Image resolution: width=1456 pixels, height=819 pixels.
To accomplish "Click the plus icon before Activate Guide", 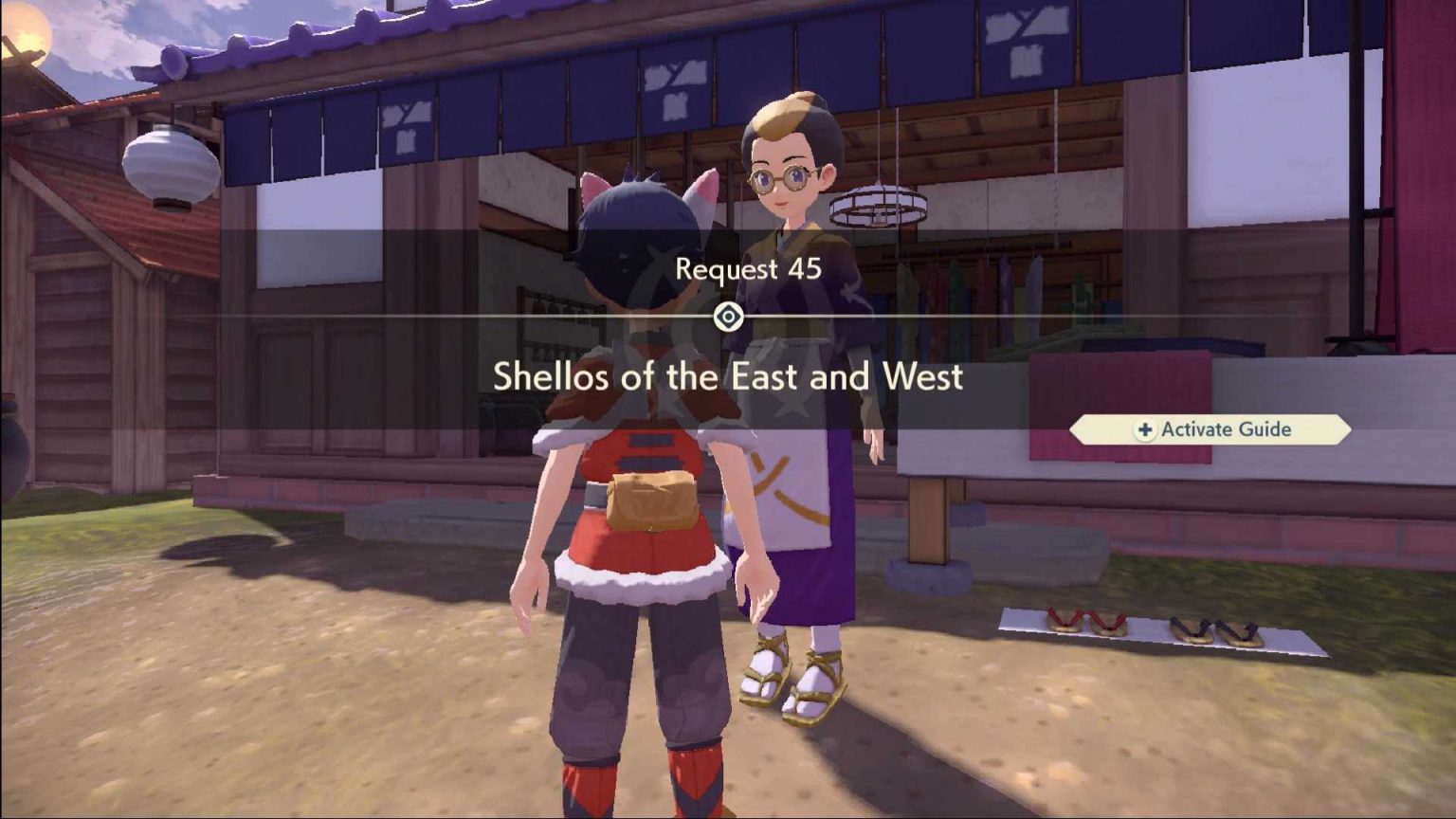I will 1143,429.
